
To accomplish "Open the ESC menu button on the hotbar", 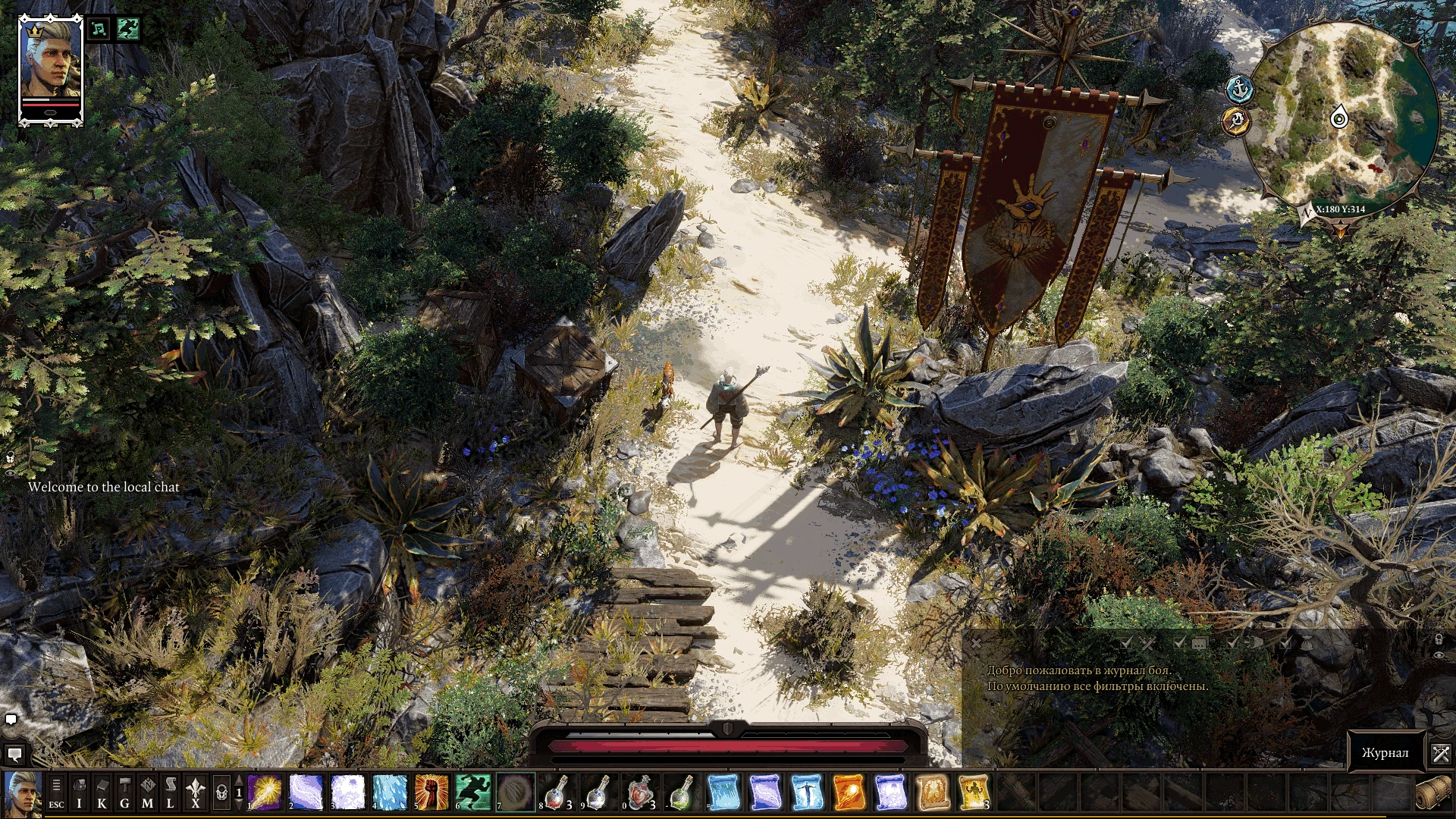I will [x=56, y=792].
